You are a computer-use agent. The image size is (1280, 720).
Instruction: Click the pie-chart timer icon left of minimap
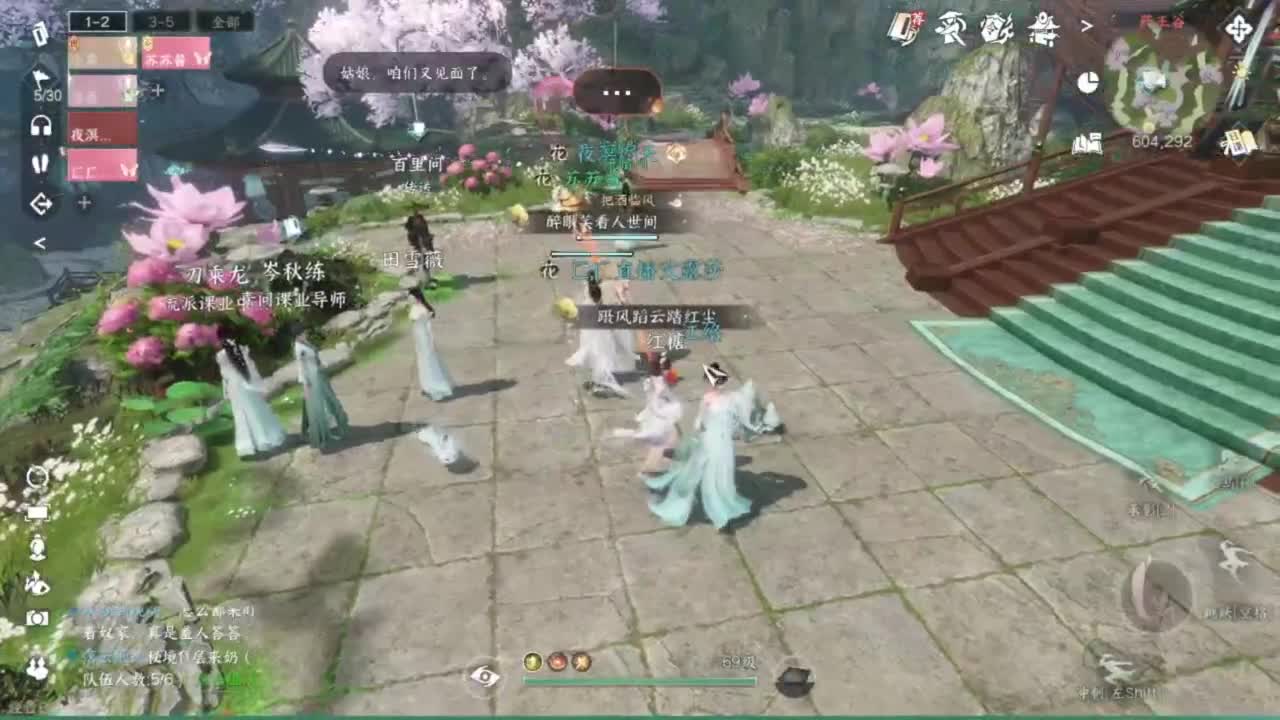pos(1089,81)
